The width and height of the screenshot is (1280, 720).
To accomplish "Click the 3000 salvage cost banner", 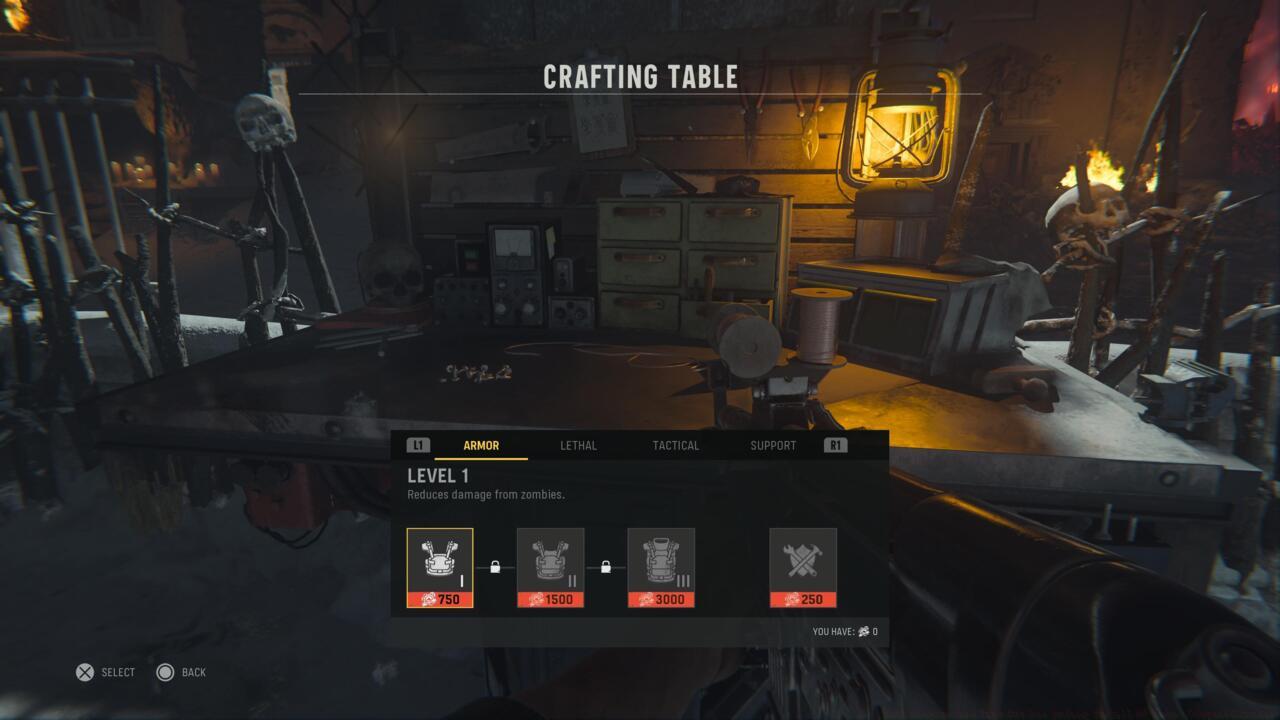I will (x=663, y=600).
